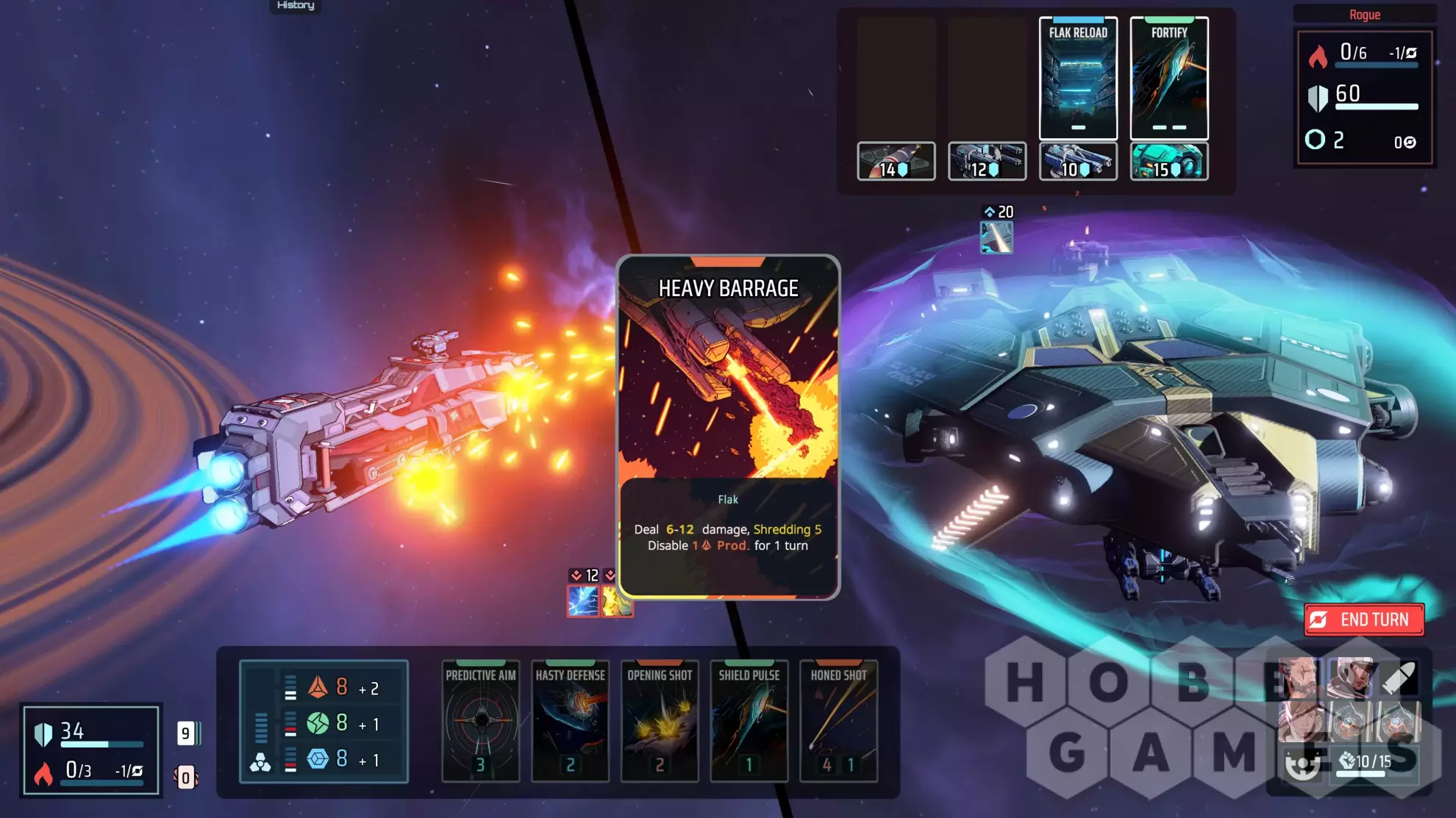The width and height of the screenshot is (1456, 818).
Task: Select the teal enemy module with 15 shield
Action: click(1169, 161)
